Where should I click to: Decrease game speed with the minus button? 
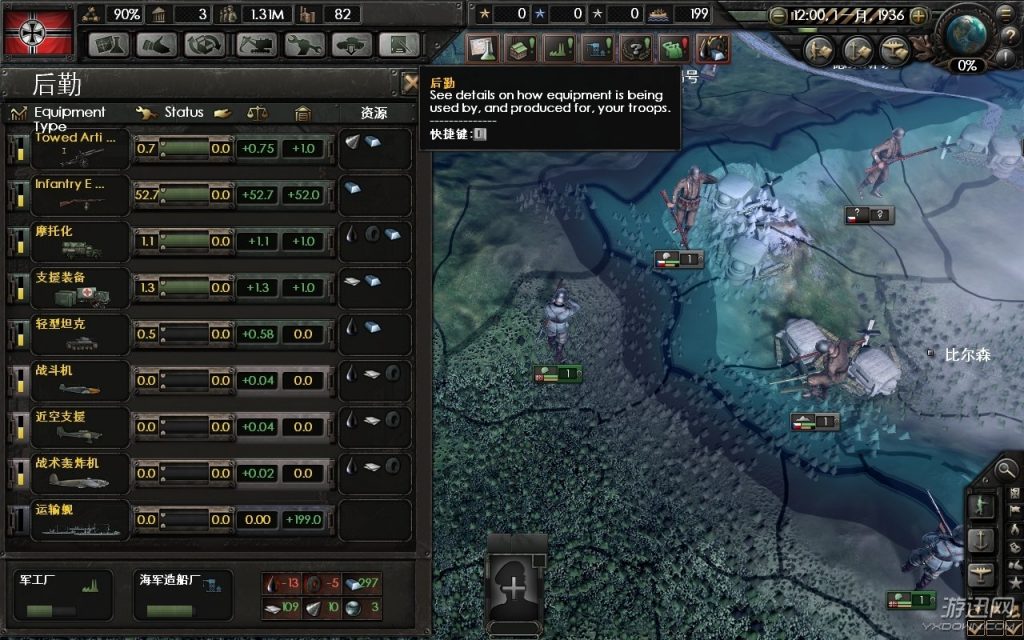tap(777, 16)
